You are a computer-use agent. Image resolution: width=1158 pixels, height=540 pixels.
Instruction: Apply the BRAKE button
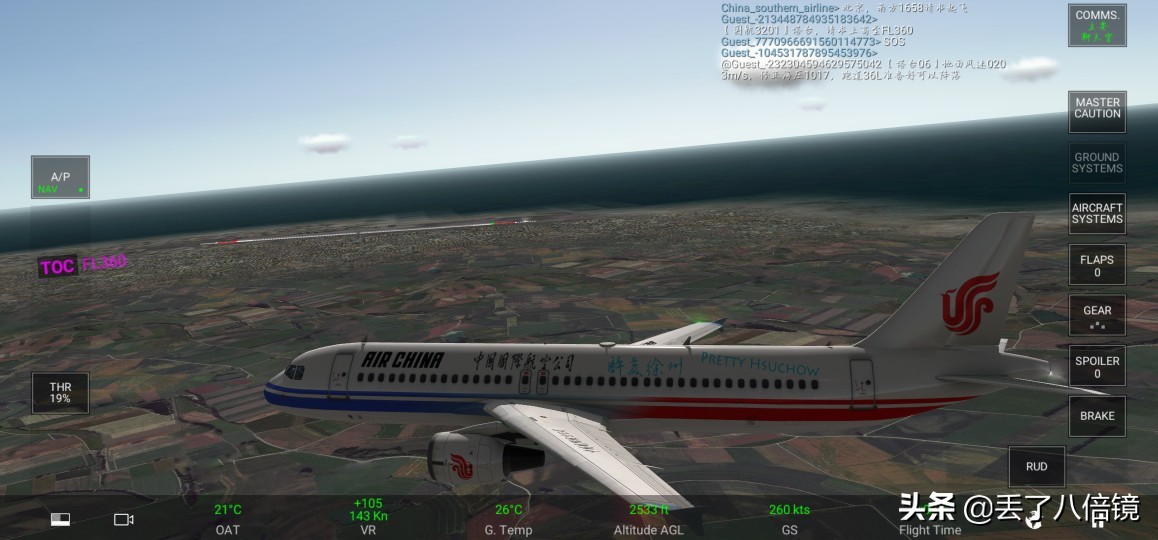tap(1097, 416)
